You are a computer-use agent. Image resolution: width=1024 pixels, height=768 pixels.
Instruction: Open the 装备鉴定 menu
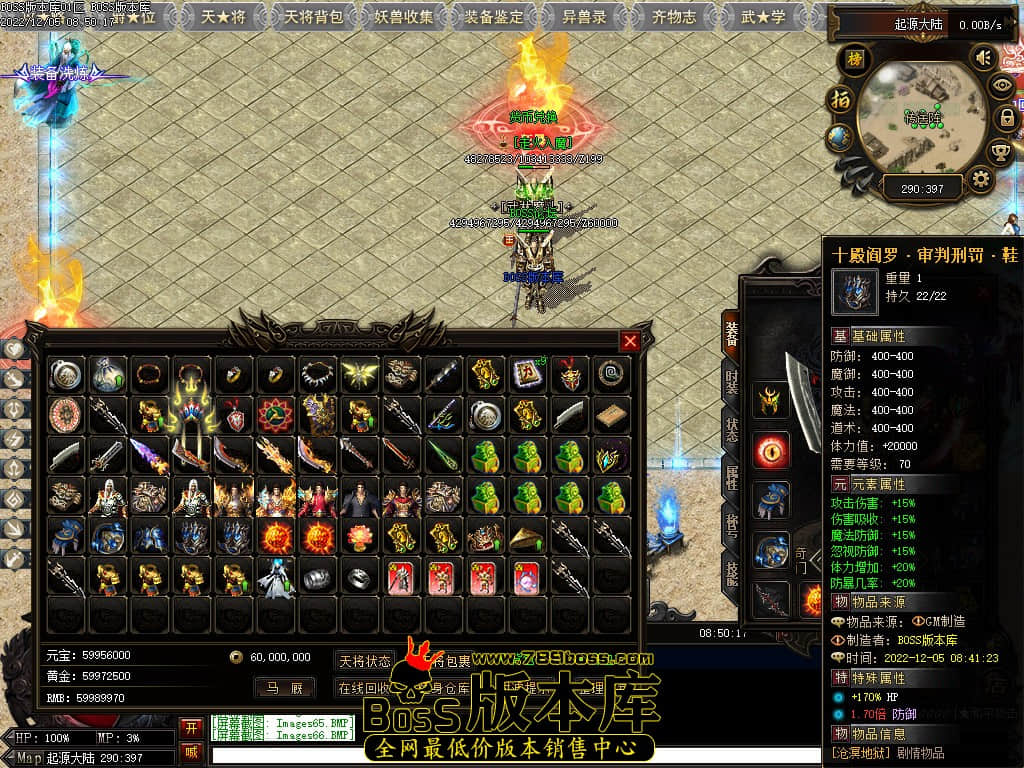pyautogui.click(x=494, y=16)
